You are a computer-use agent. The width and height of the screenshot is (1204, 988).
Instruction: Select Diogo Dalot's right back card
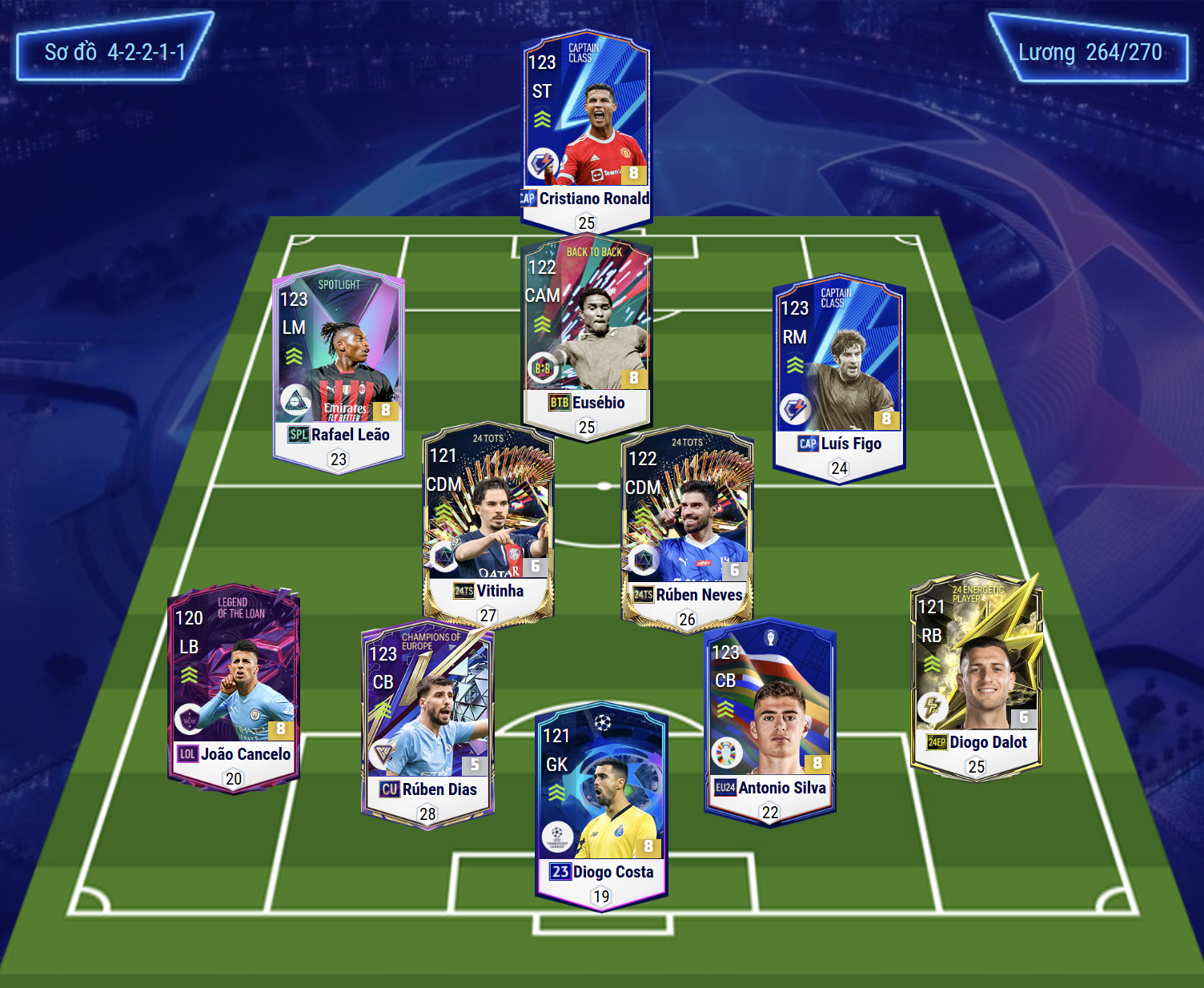click(x=977, y=677)
